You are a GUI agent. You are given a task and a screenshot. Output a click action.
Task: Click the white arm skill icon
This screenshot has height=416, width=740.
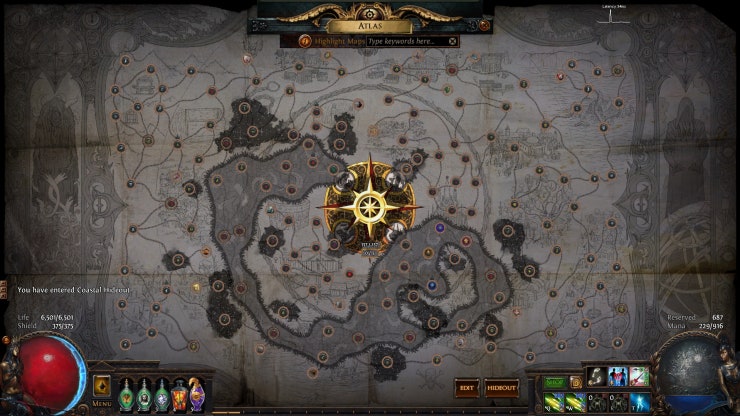coord(597,377)
